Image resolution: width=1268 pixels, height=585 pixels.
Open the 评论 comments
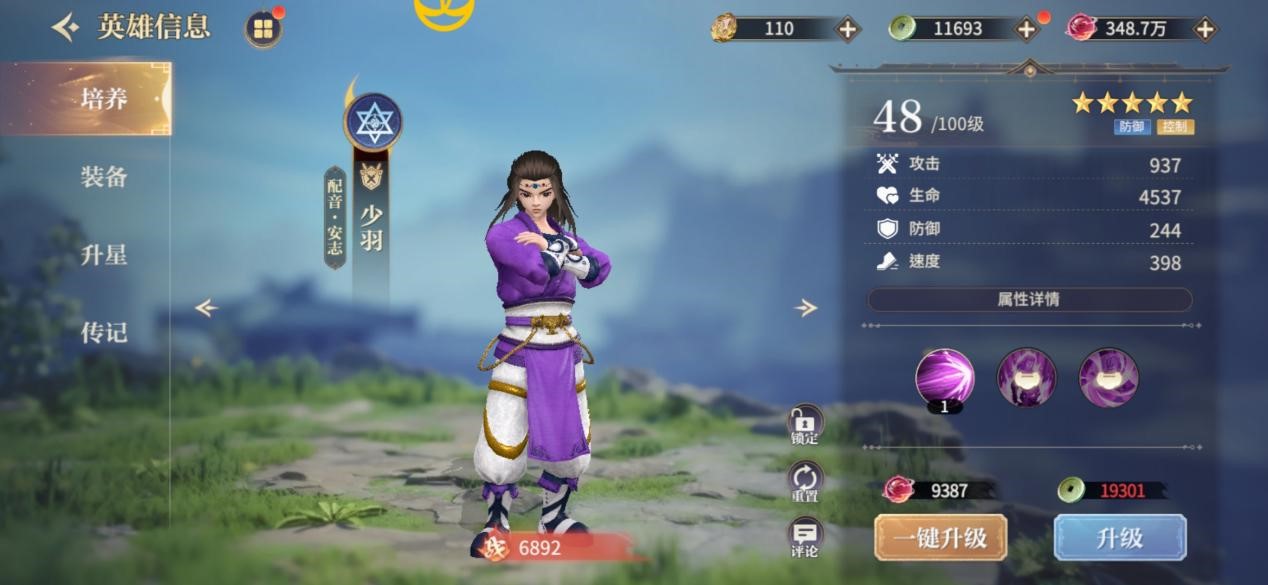pos(805,538)
